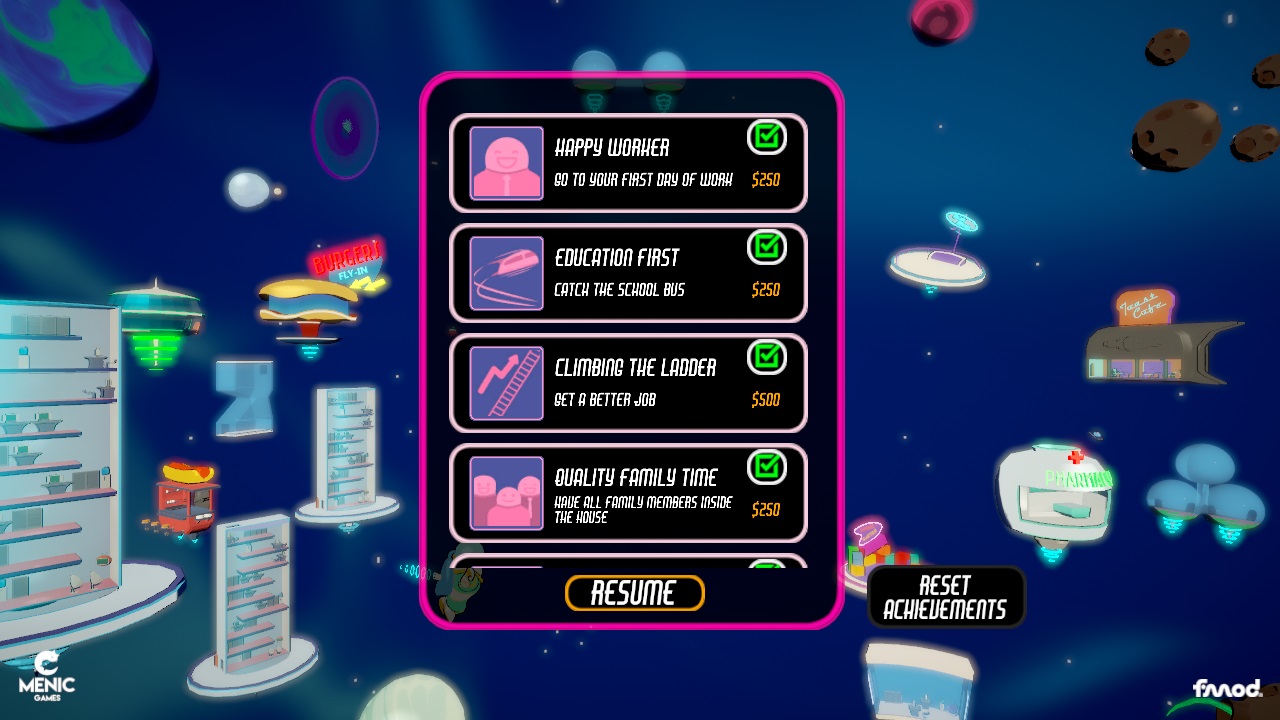Toggle the Happy Worker completion checkmark
Viewport: 1280px width, 720px height.
tap(767, 139)
